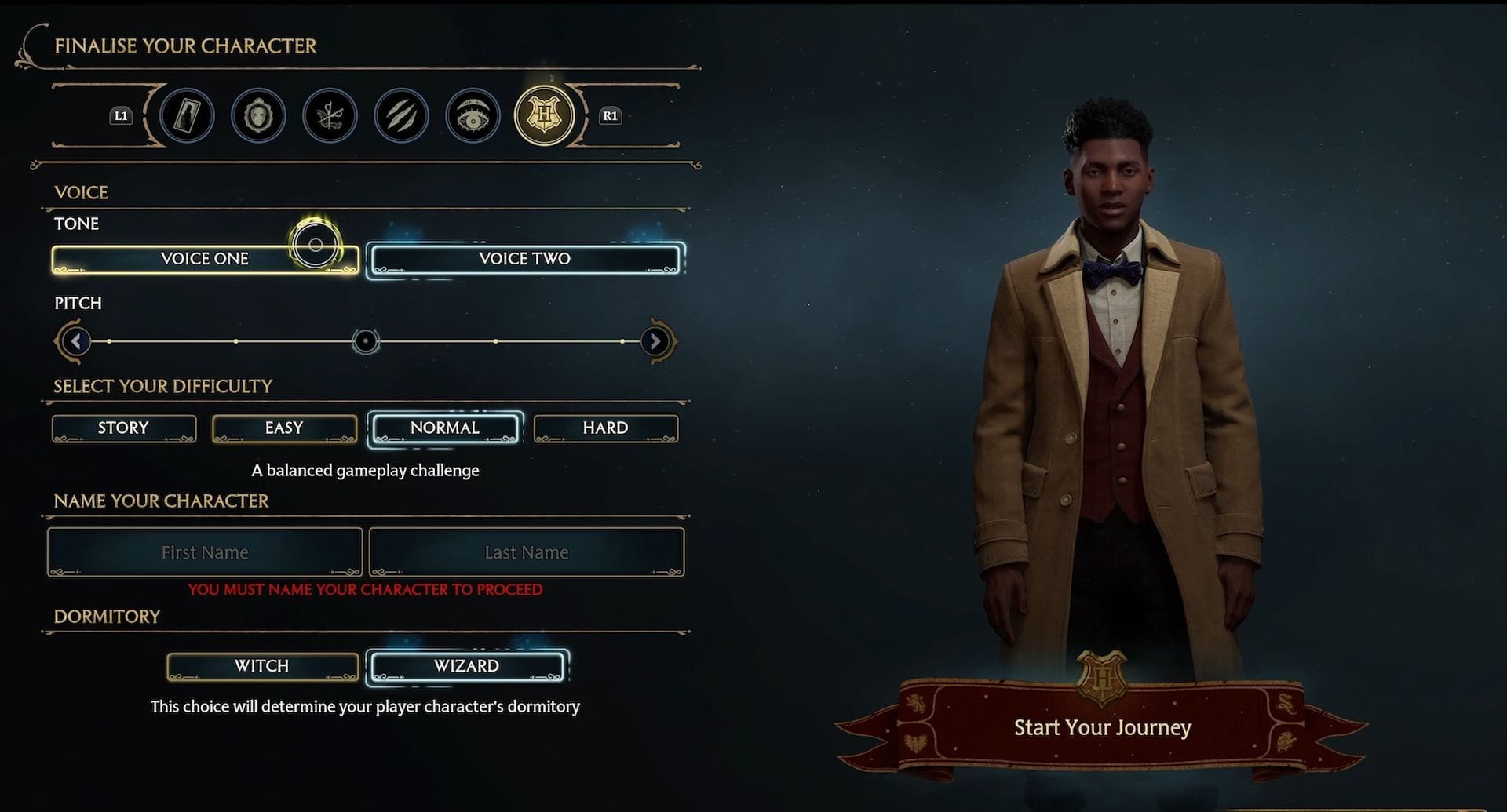Click the pitch slider handle
Screen dimensions: 1507x812
click(364, 342)
